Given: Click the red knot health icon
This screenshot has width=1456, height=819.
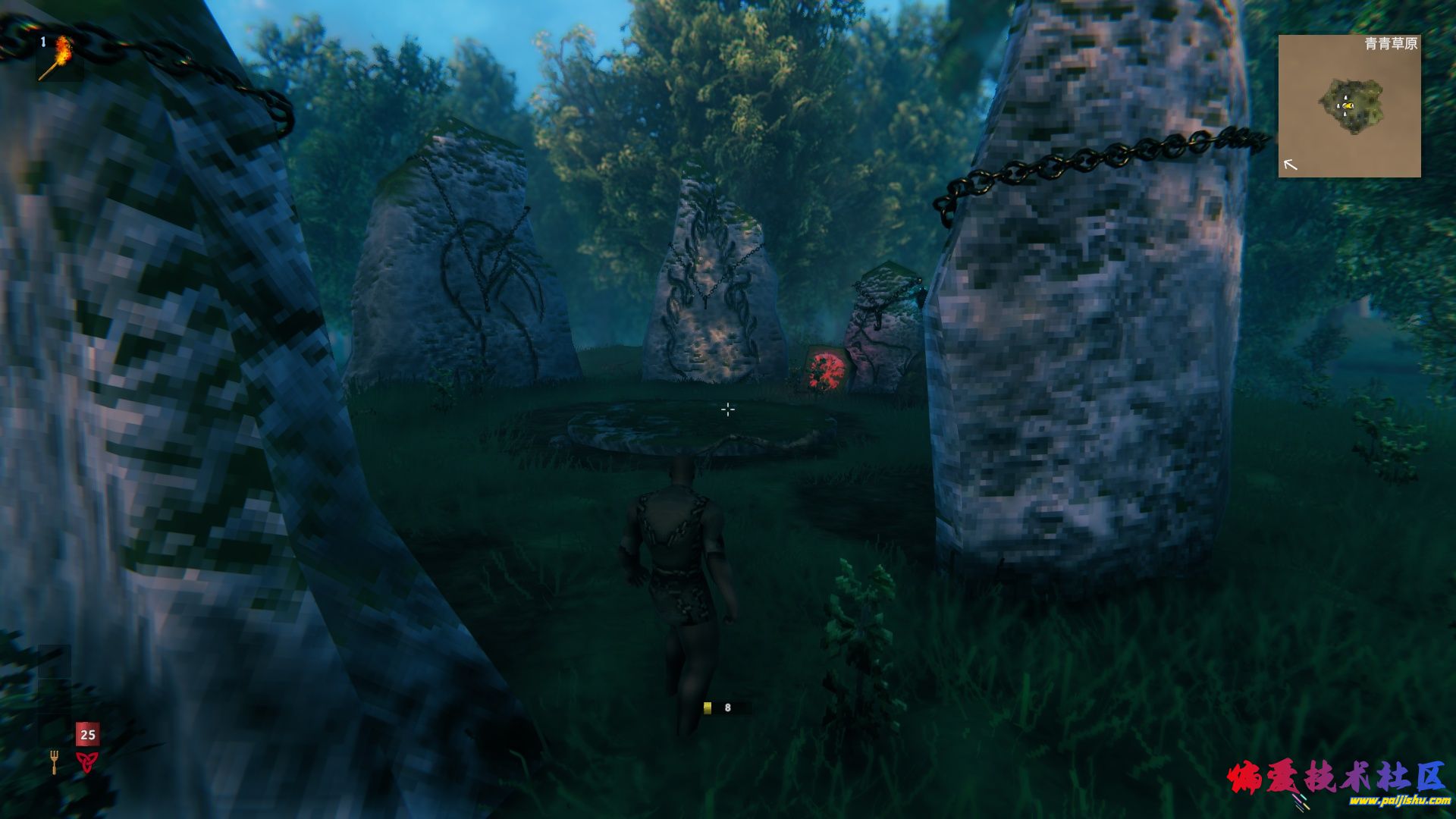Looking at the screenshot, I should tap(87, 761).
